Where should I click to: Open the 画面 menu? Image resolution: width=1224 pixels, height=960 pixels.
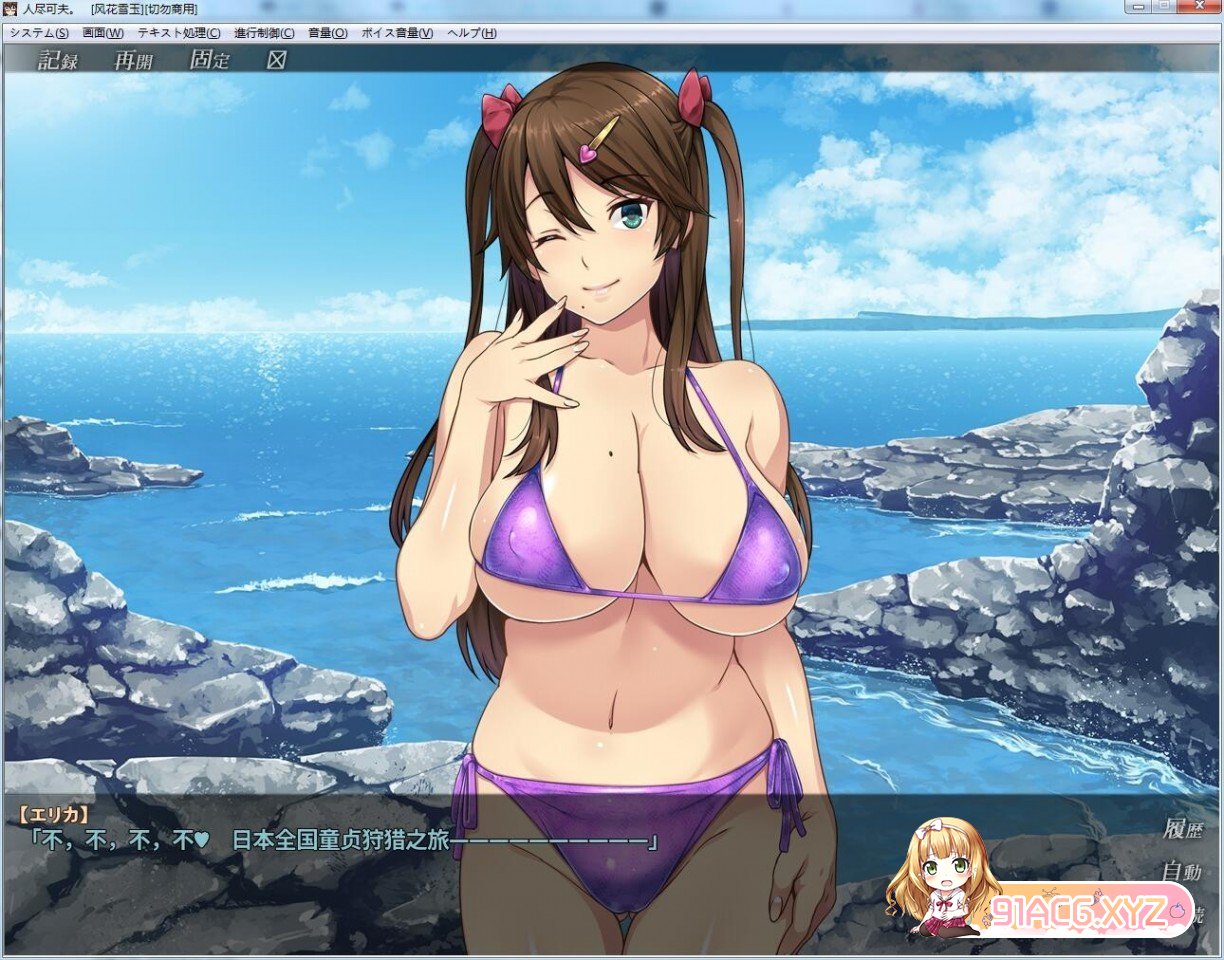(102, 33)
